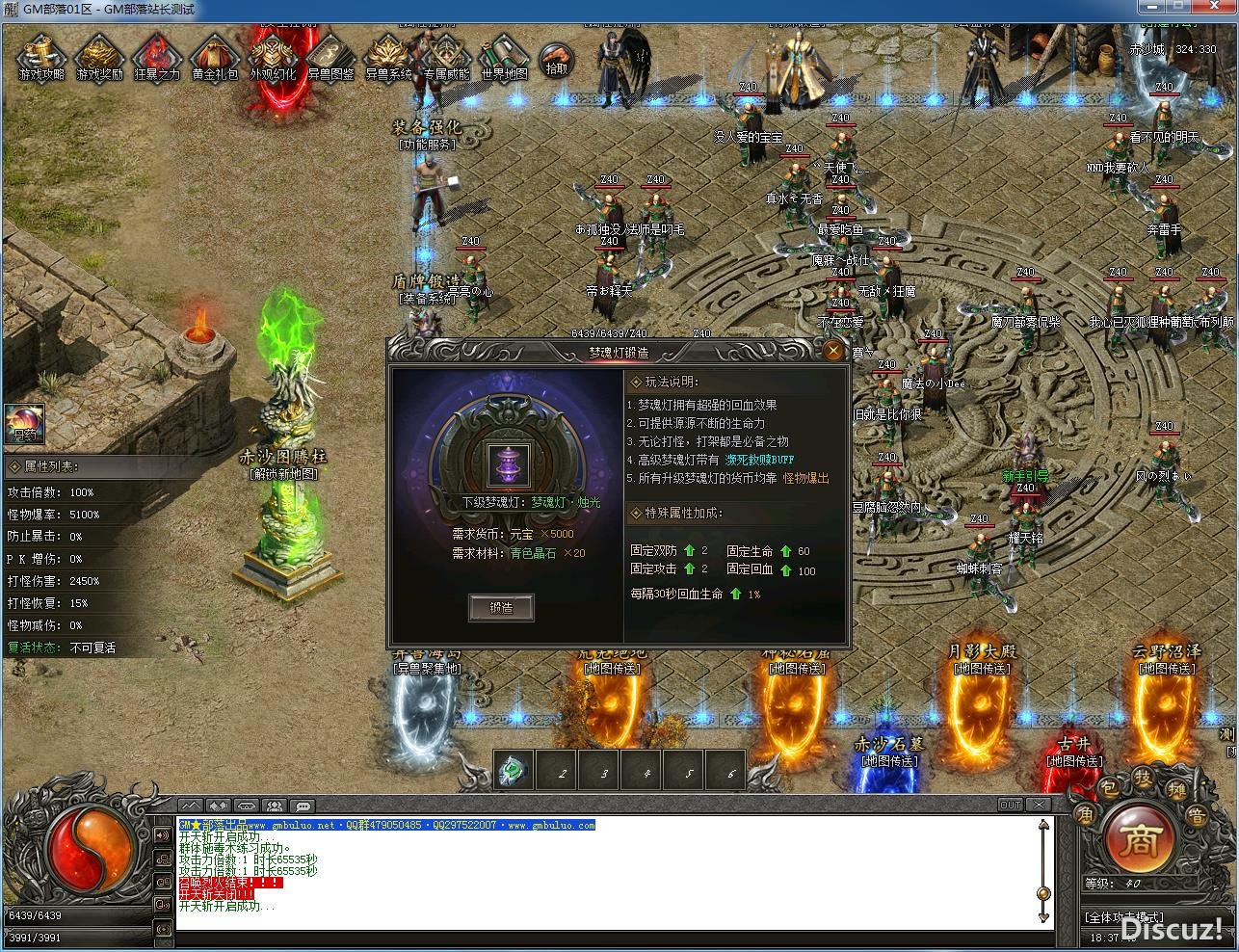The width and height of the screenshot is (1239, 952).
Task: Open the 包 inventory bag icon
Action: (x=1108, y=787)
